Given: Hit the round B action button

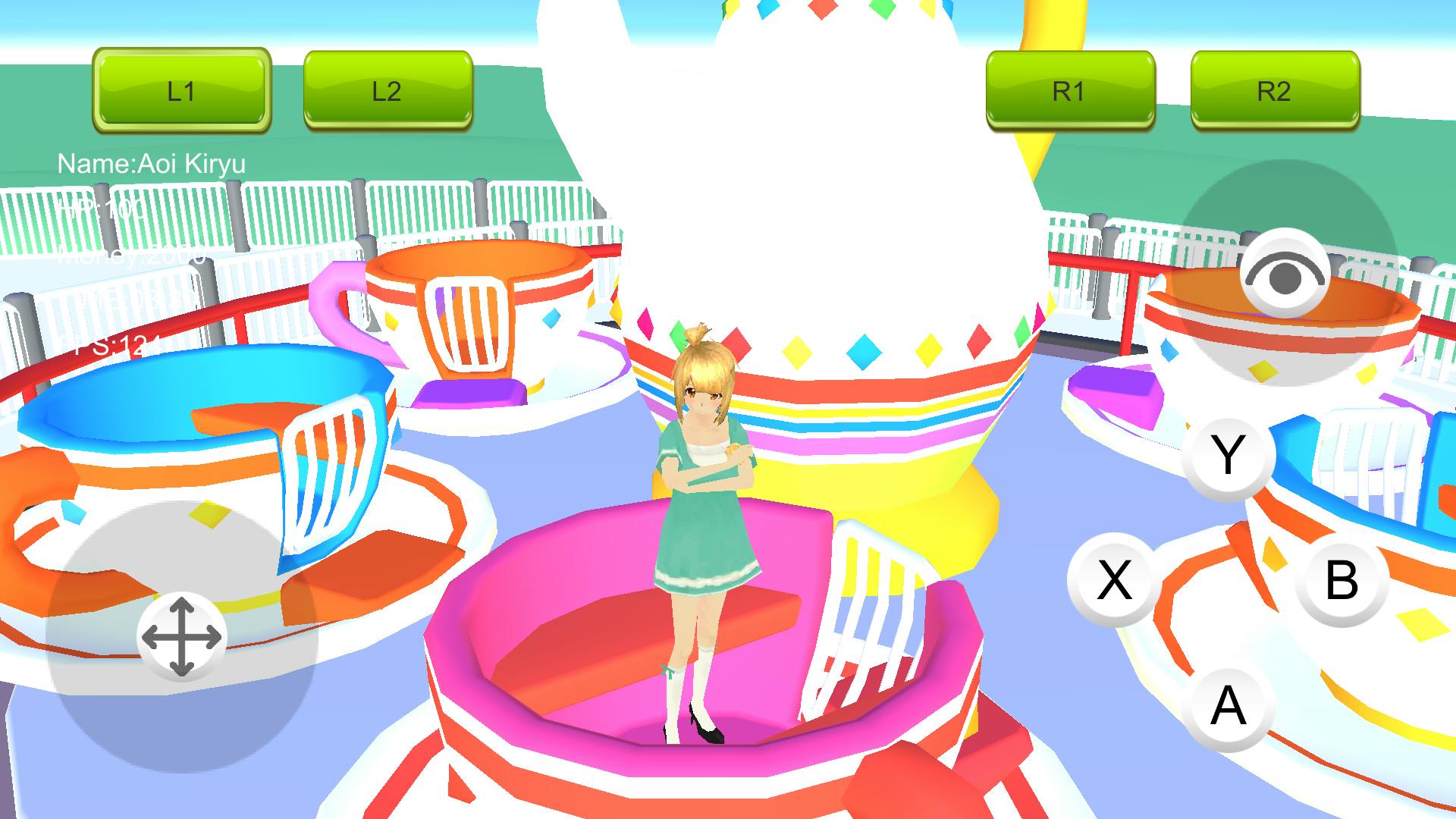Looking at the screenshot, I should pos(1341,580).
